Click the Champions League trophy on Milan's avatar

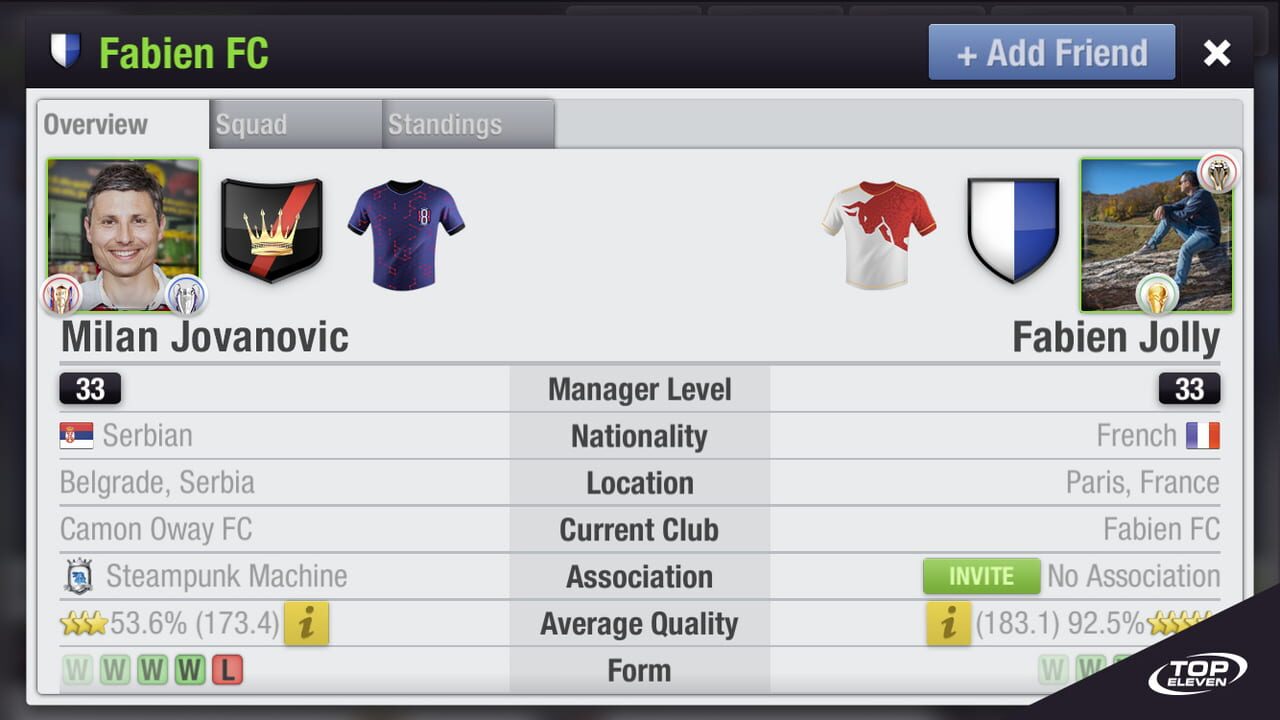pyautogui.click(x=185, y=293)
